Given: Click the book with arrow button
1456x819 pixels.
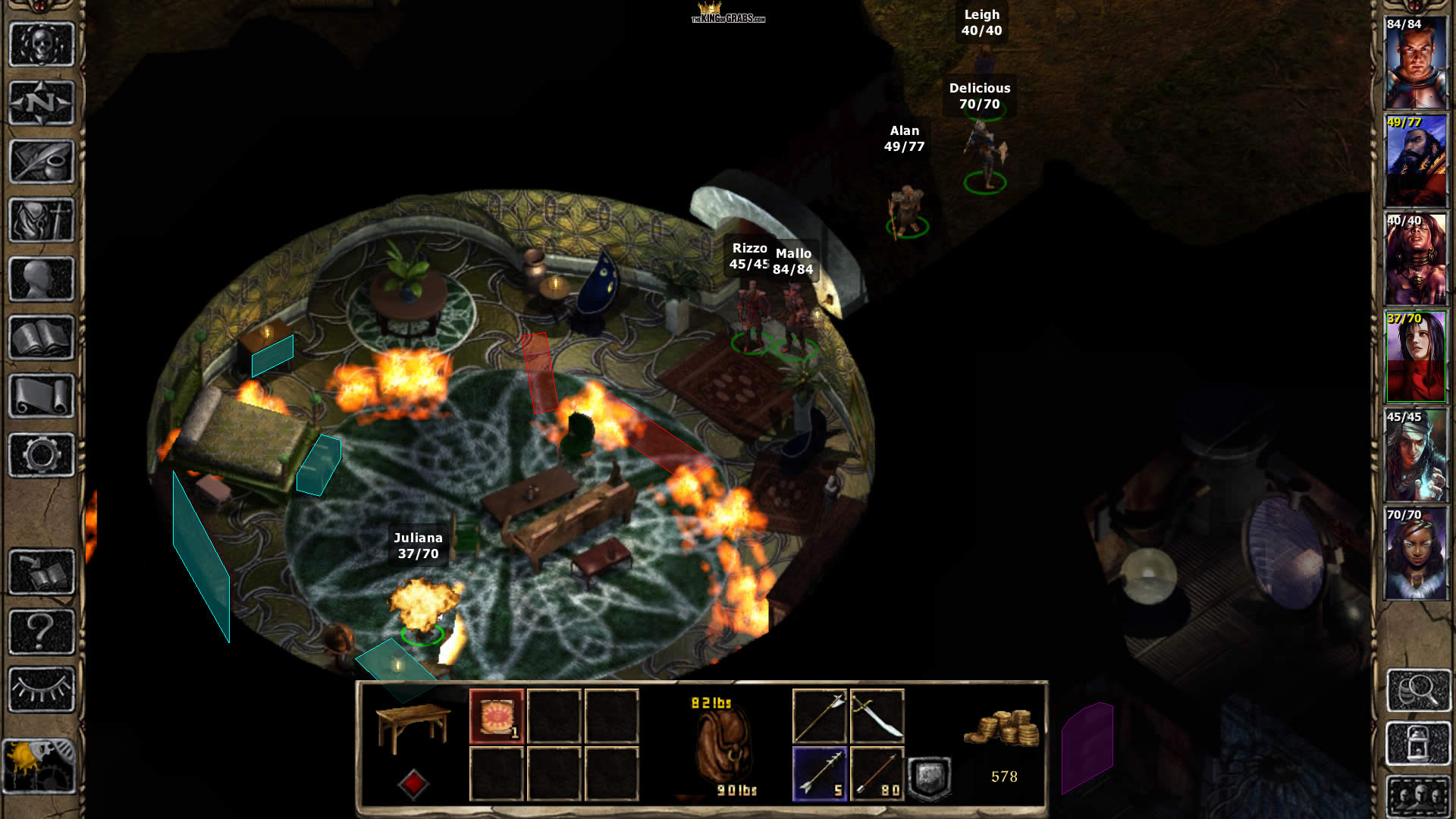Looking at the screenshot, I should coord(42,572).
